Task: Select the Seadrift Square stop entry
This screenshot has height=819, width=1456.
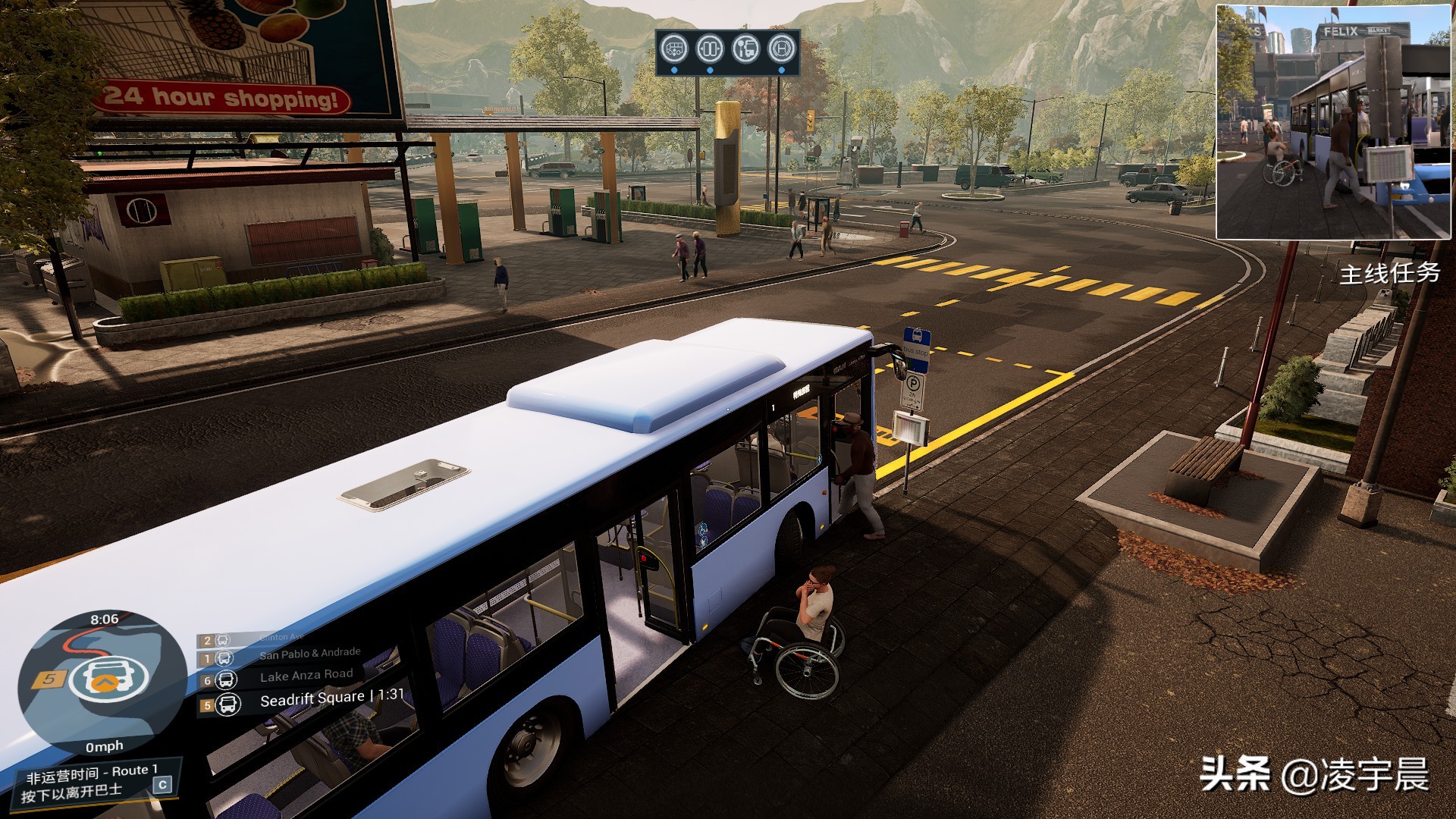Action: tap(312, 700)
